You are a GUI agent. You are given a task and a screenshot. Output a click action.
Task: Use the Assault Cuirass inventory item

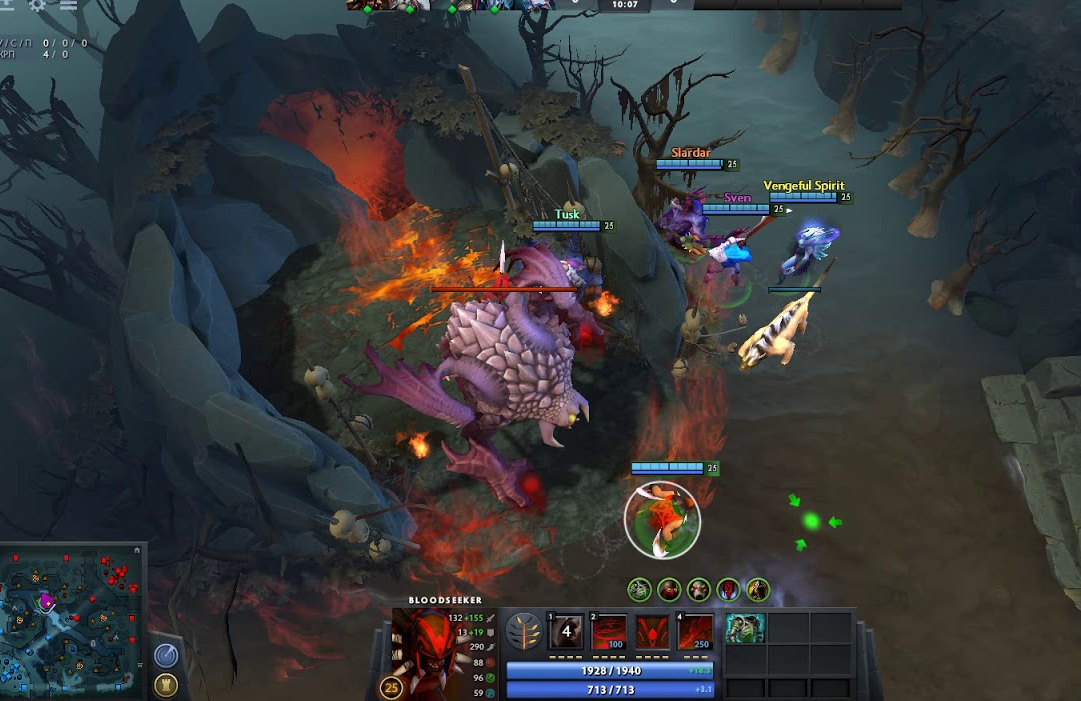[745, 628]
